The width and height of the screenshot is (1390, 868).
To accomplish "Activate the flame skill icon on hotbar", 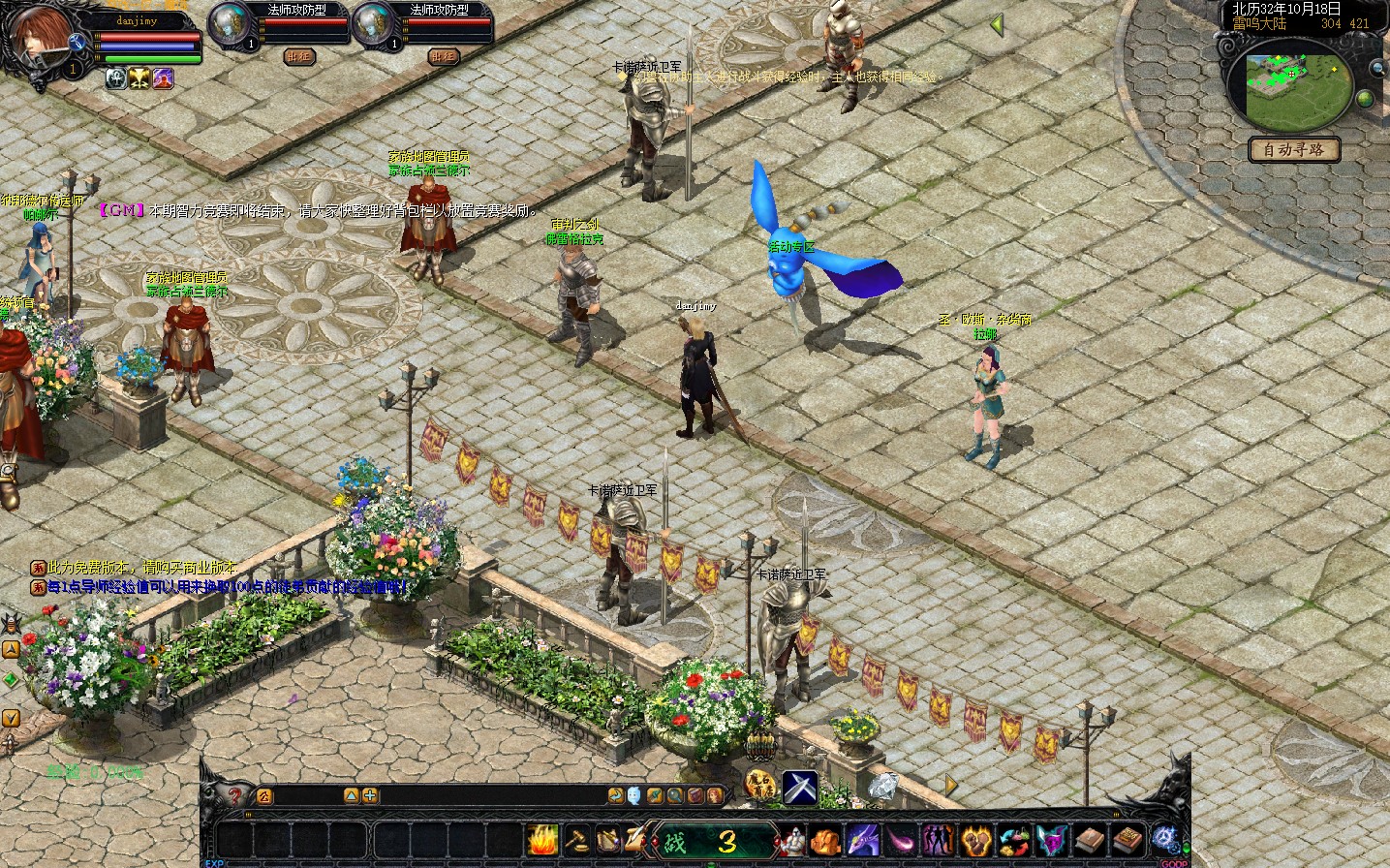I will click(542, 839).
